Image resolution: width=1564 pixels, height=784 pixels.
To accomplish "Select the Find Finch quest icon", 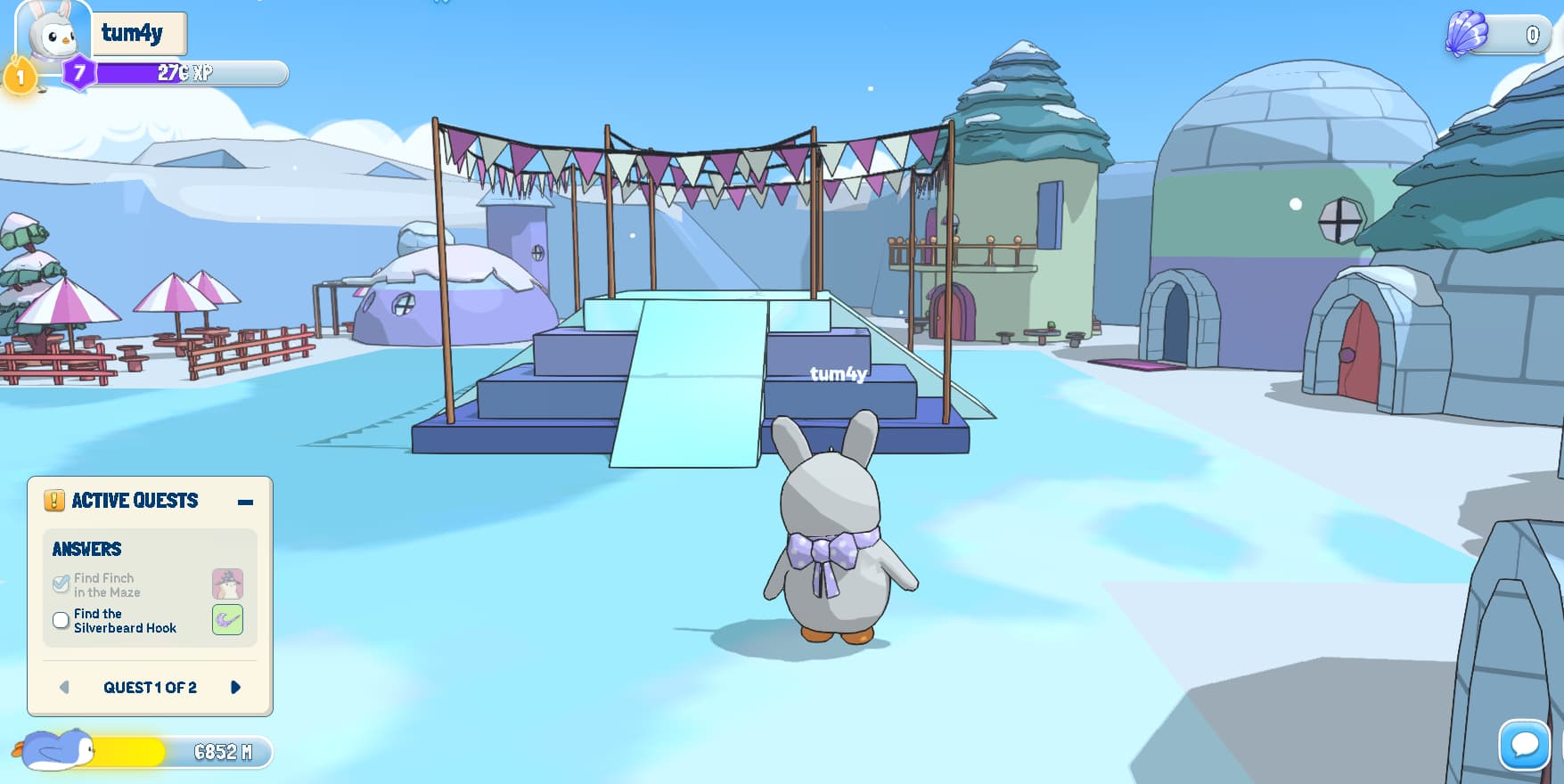I will coord(227,584).
